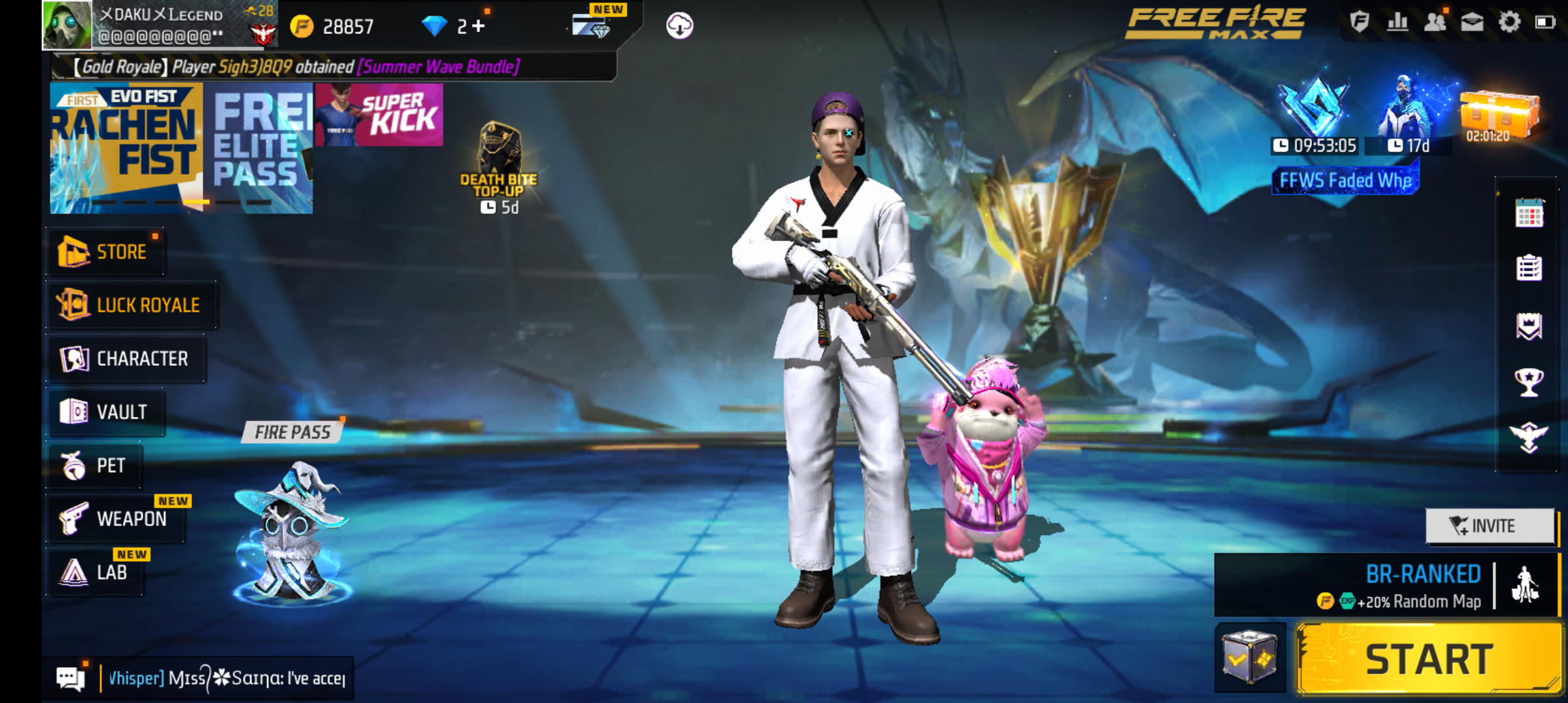Open the Weapon section with NEW badge

(116, 519)
